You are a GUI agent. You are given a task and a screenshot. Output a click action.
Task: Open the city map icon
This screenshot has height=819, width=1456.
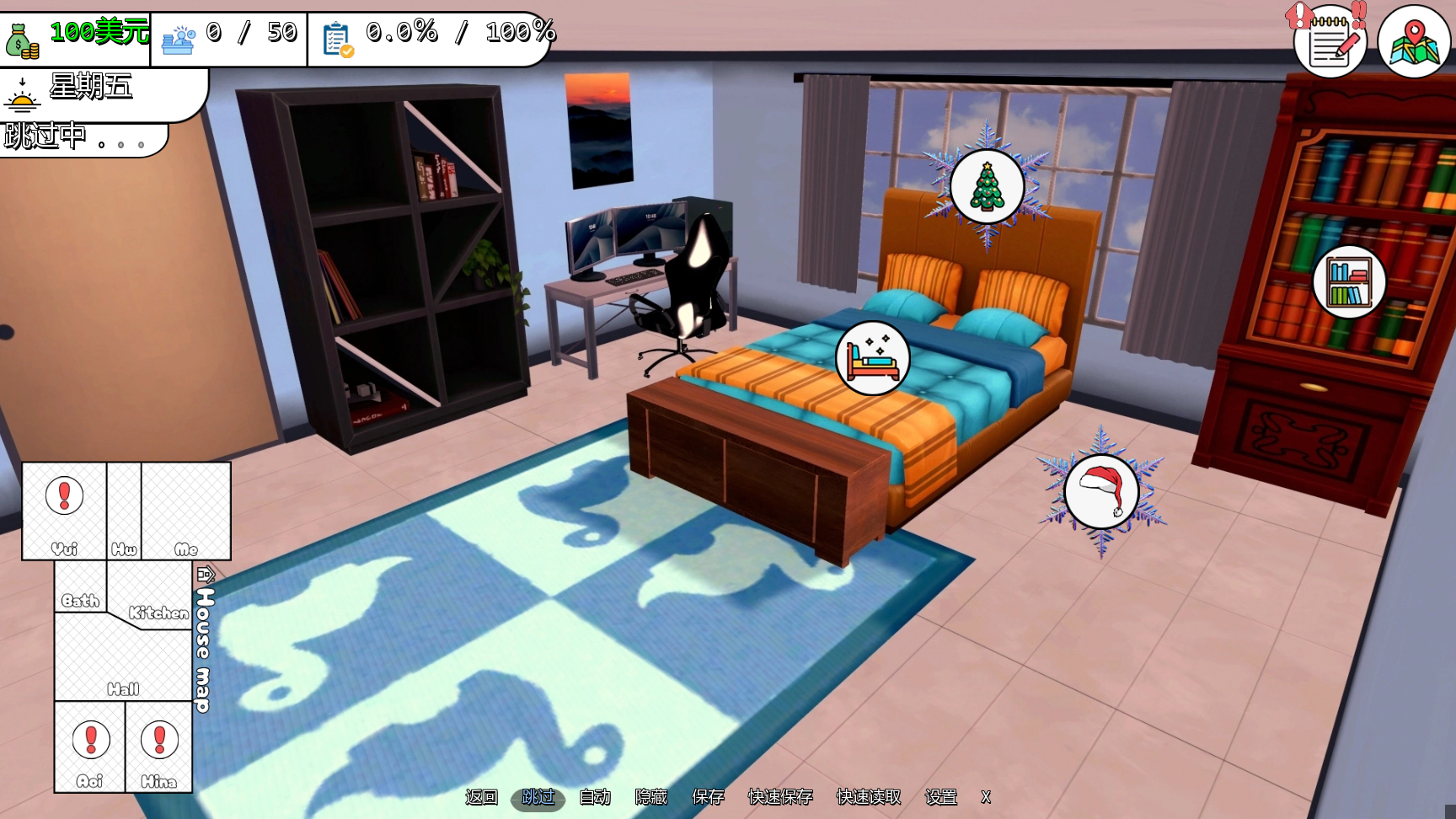point(1414,42)
